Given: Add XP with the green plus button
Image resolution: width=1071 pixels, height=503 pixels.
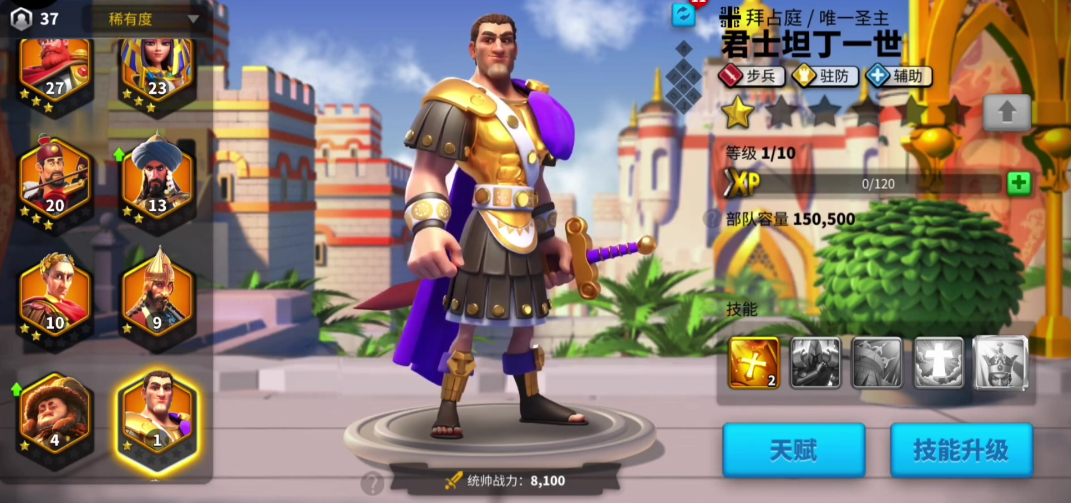Looking at the screenshot, I should [x=1019, y=183].
